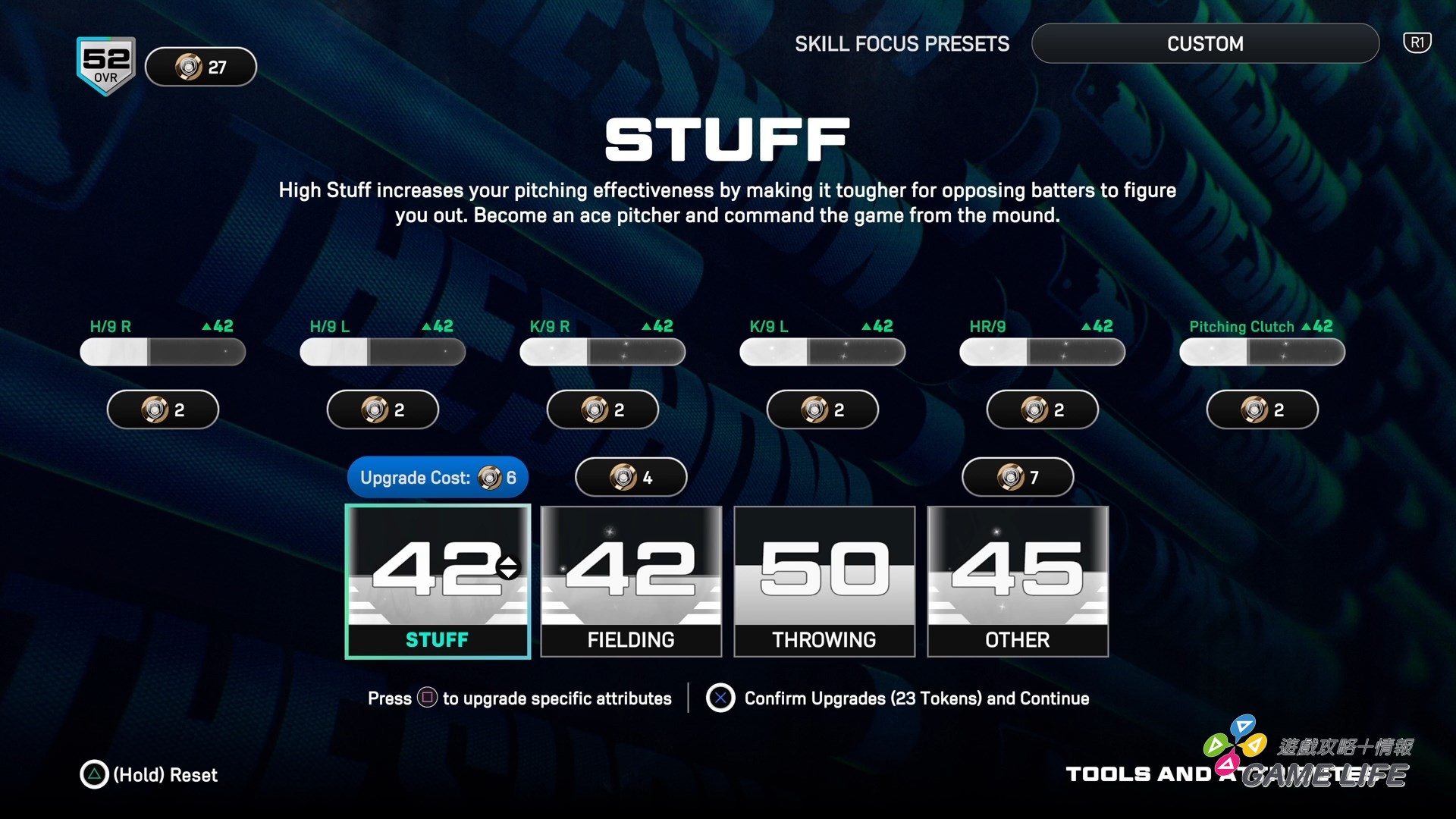Select the token icon beneath Pitching Clutch
The height and width of the screenshot is (819, 1456).
pyautogui.click(x=1261, y=409)
